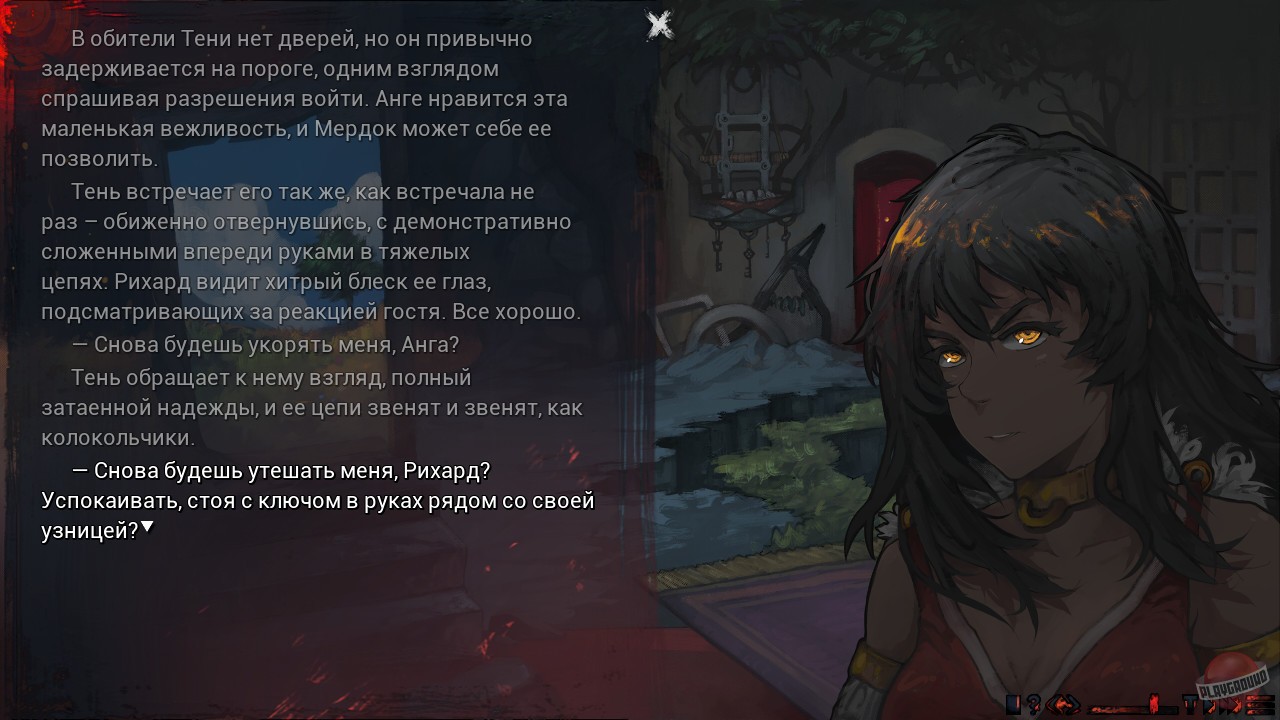Click the red marker on the progress slider
This screenshot has width=1280, height=720.
tap(1152, 705)
